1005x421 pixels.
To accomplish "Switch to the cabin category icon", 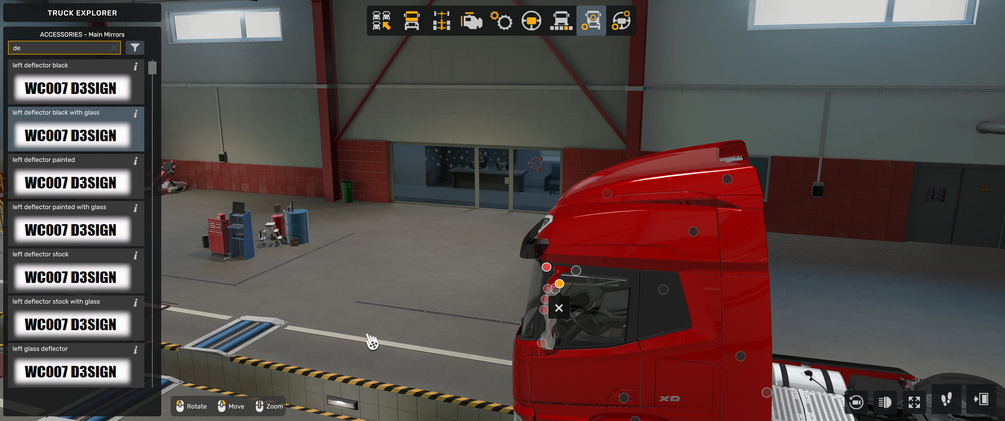I will (x=411, y=21).
